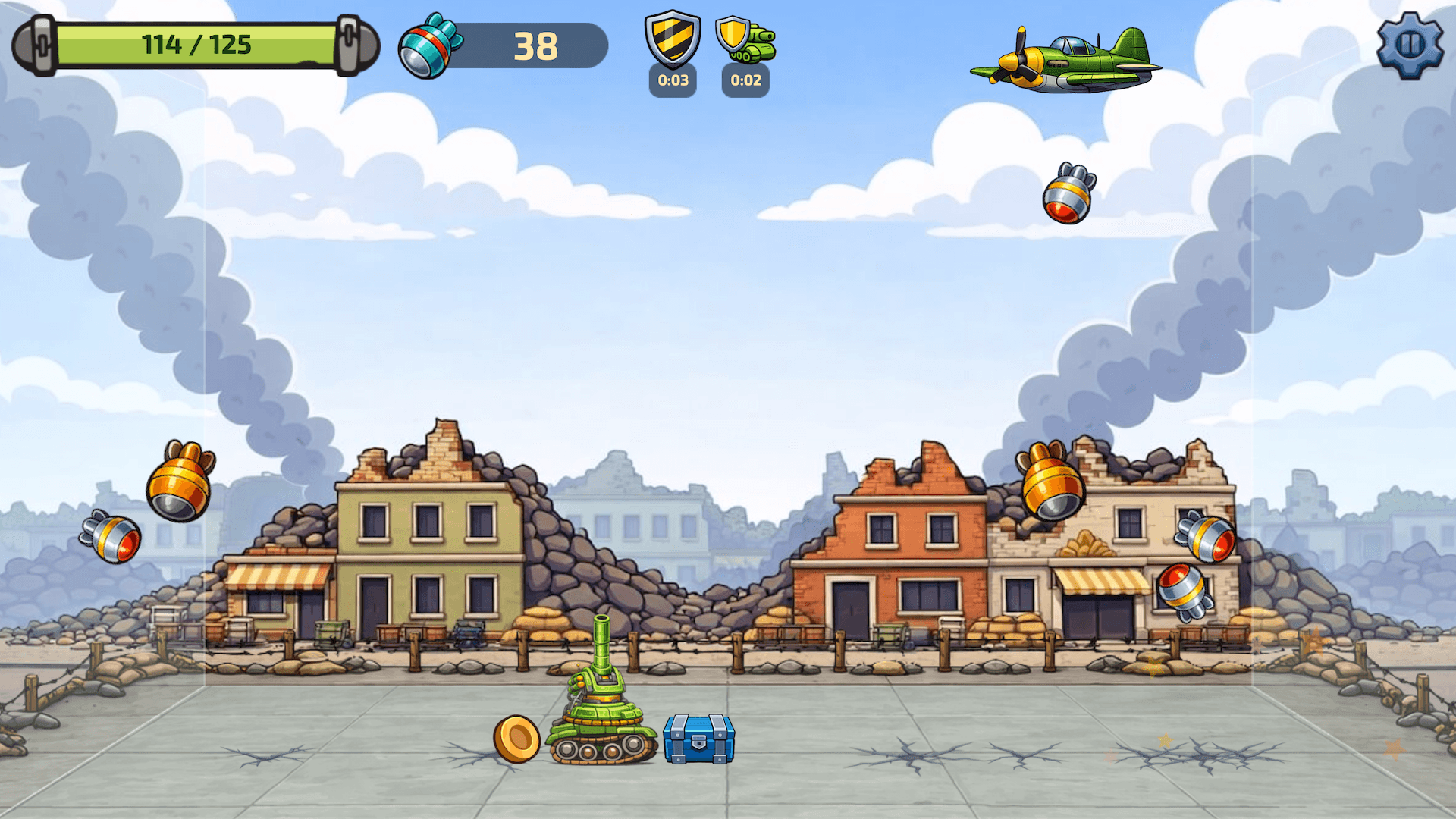
Task: Click the bomb count number 38
Action: click(x=535, y=47)
